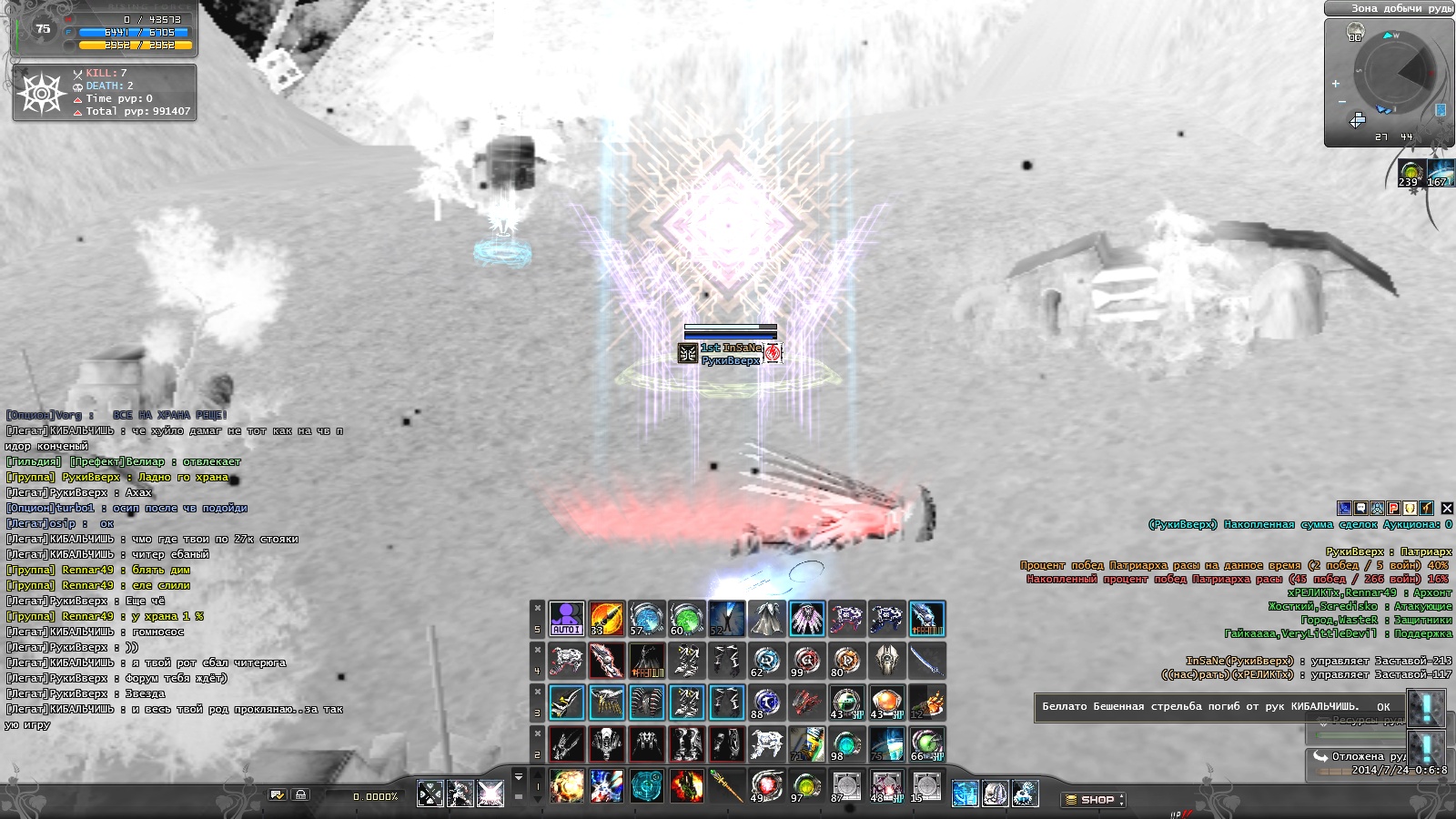
Task: Zoom out the minimap with minus button
Action: coord(1341,102)
